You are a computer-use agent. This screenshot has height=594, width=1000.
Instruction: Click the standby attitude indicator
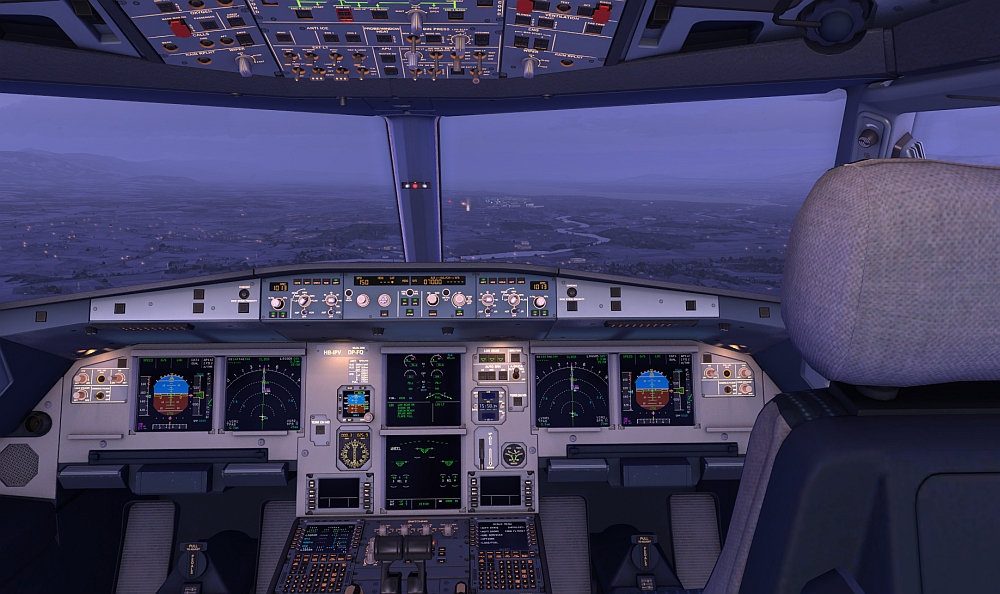(x=354, y=403)
